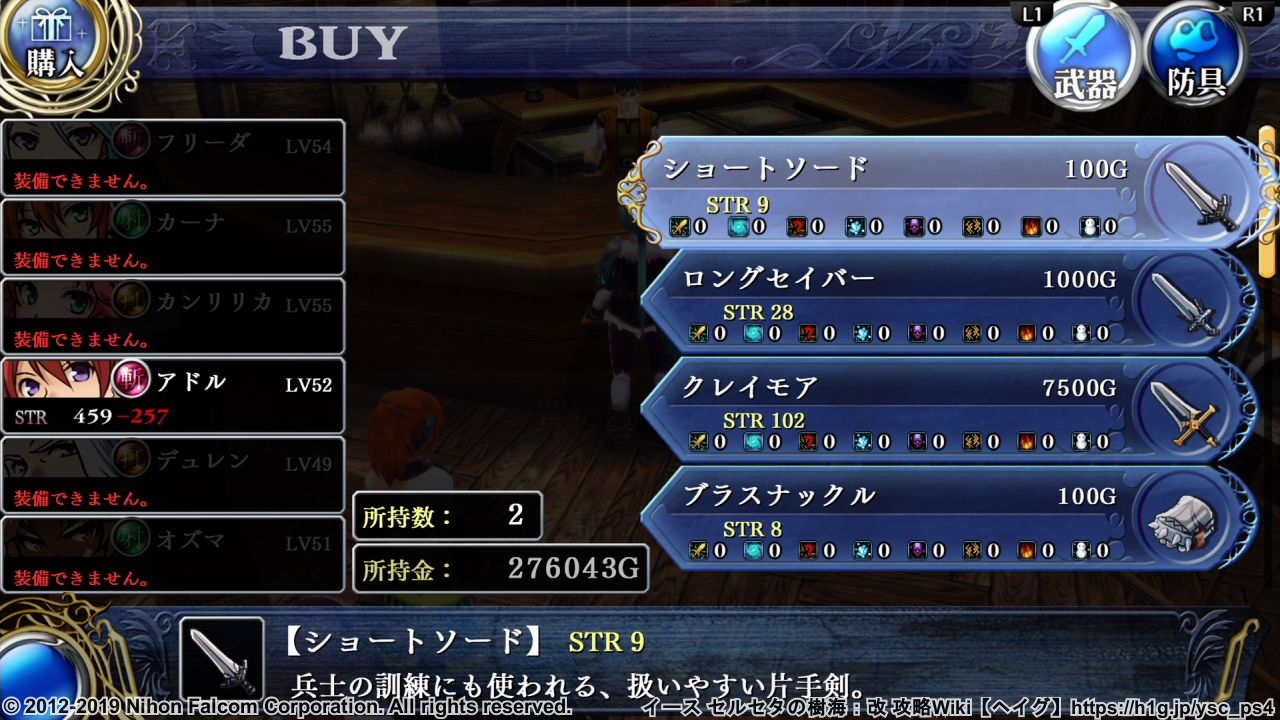
Task: Pick the カンリリカ character panel
Action: [x=173, y=316]
